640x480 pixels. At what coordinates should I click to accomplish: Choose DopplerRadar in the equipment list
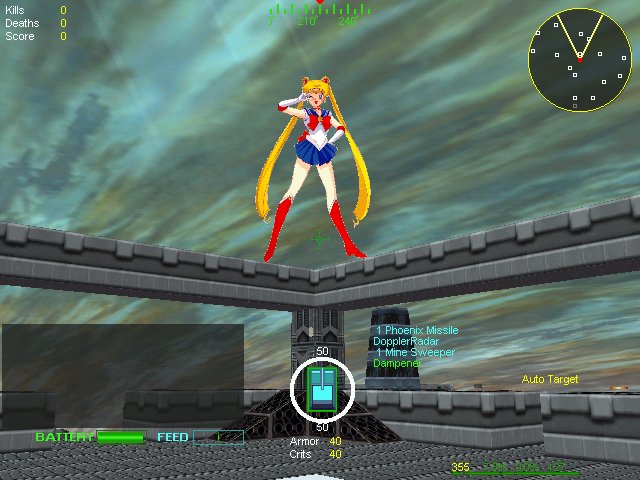(405, 341)
